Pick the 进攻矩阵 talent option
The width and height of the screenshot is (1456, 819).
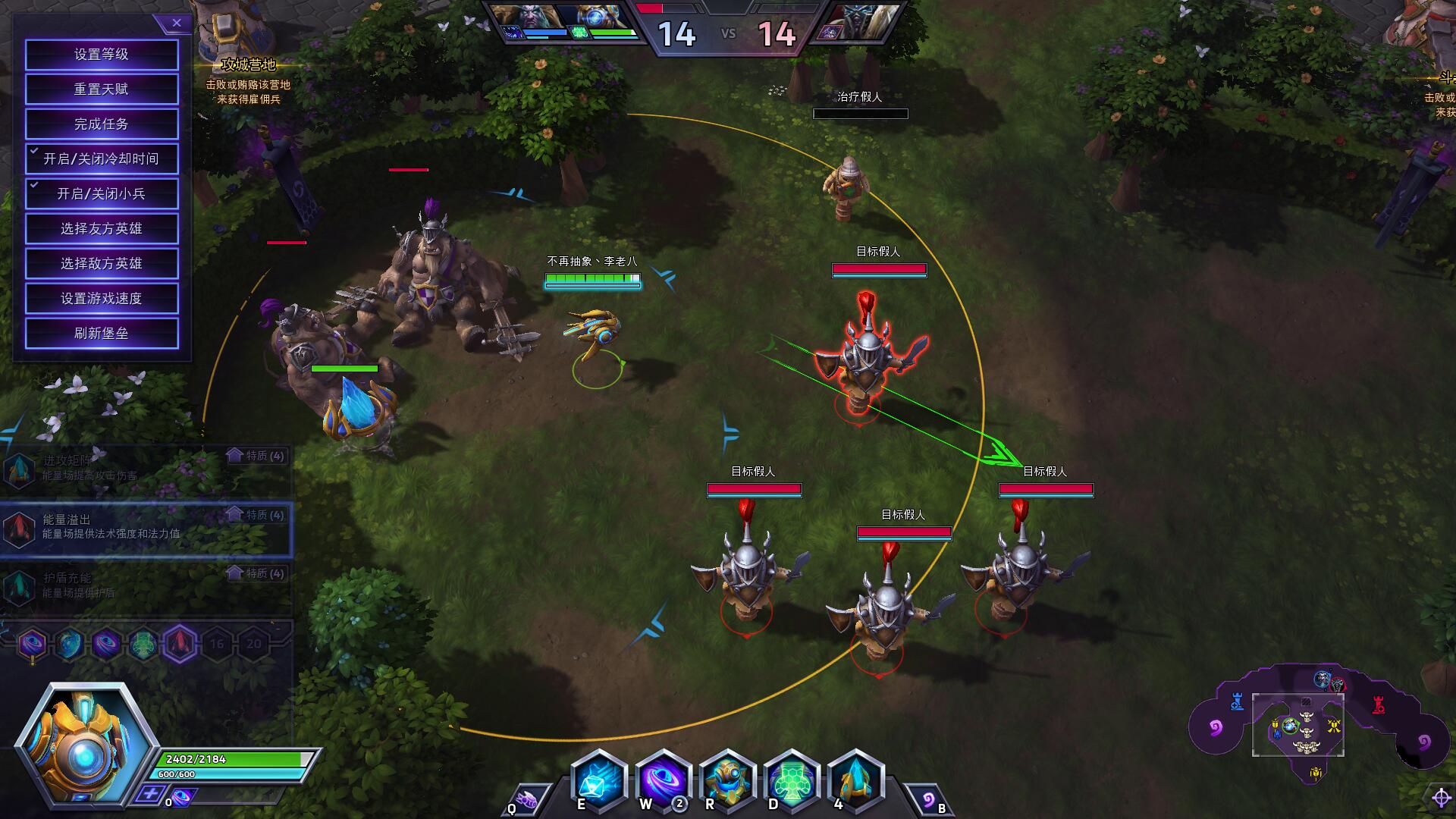point(144,469)
